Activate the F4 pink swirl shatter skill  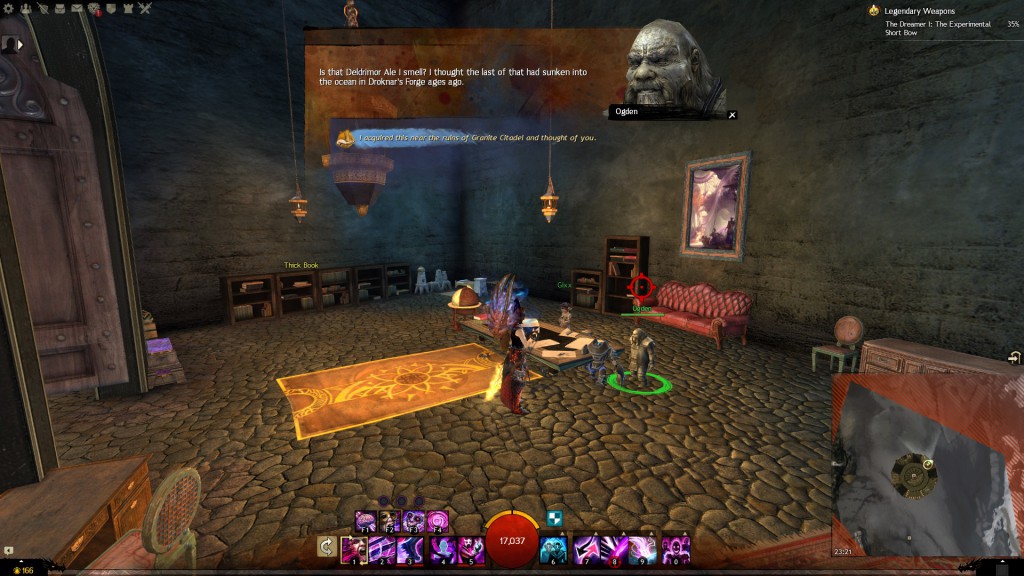click(x=437, y=521)
